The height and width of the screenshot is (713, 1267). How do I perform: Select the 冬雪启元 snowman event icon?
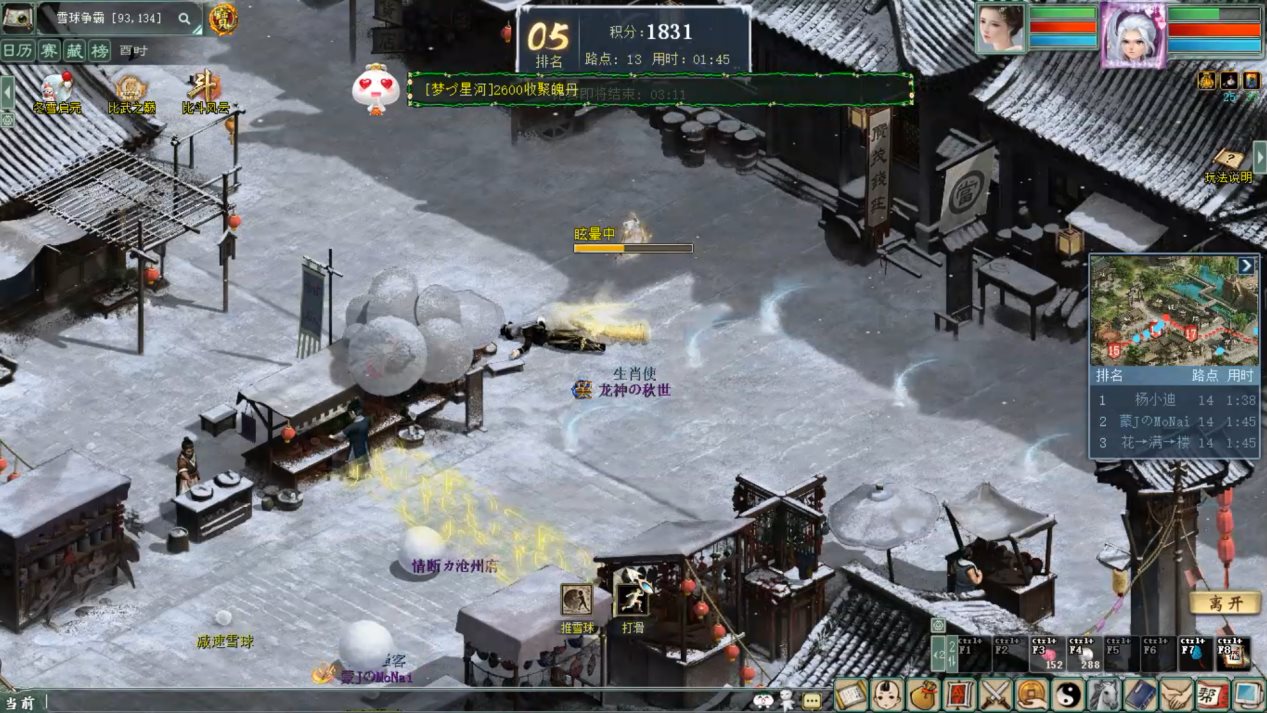(x=56, y=90)
